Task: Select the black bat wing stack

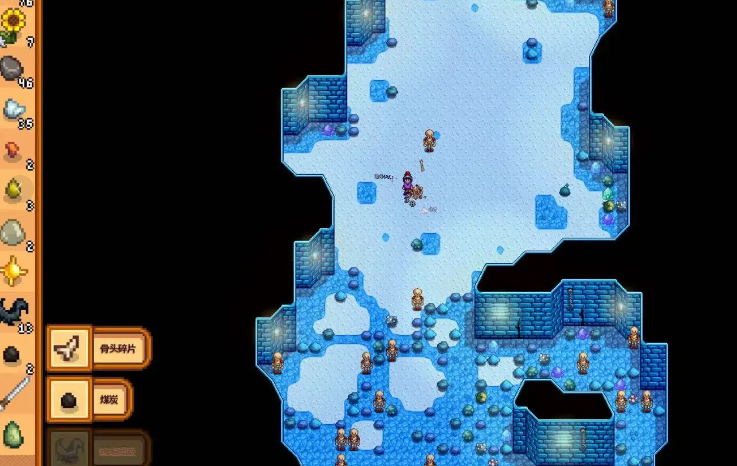Action: pos(13,312)
